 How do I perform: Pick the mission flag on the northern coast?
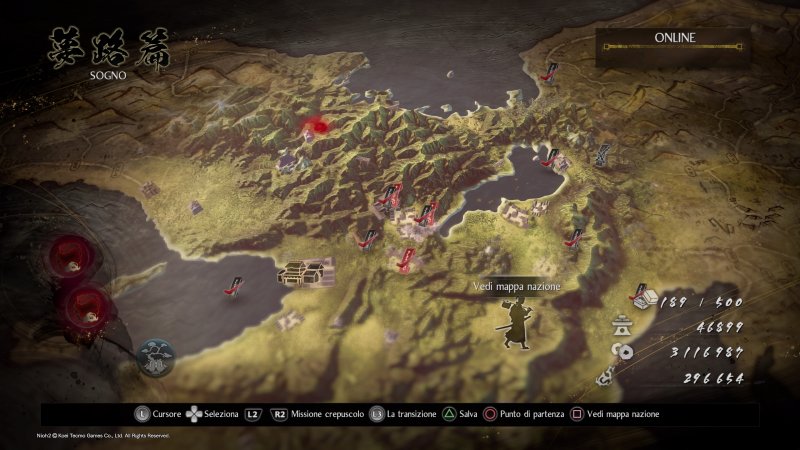click(549, 71)
